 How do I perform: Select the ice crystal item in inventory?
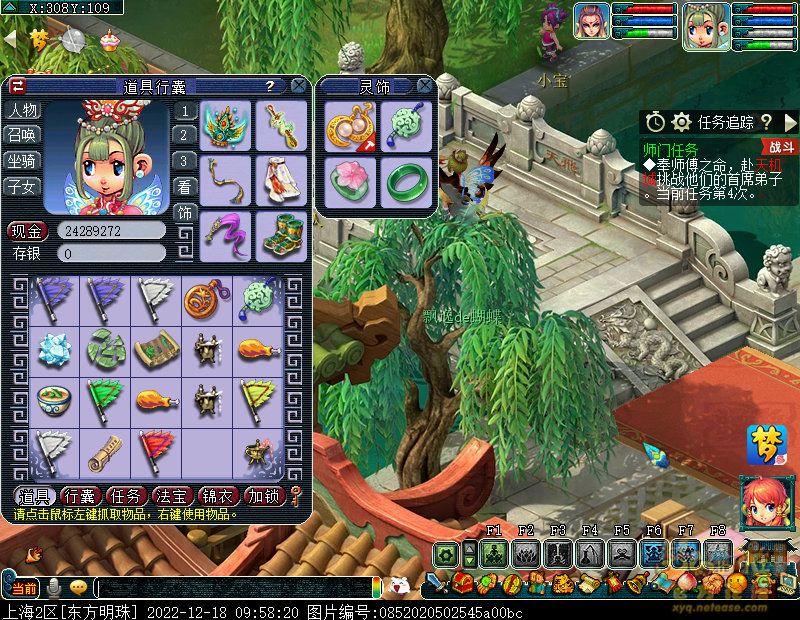[x=54, y=348]
